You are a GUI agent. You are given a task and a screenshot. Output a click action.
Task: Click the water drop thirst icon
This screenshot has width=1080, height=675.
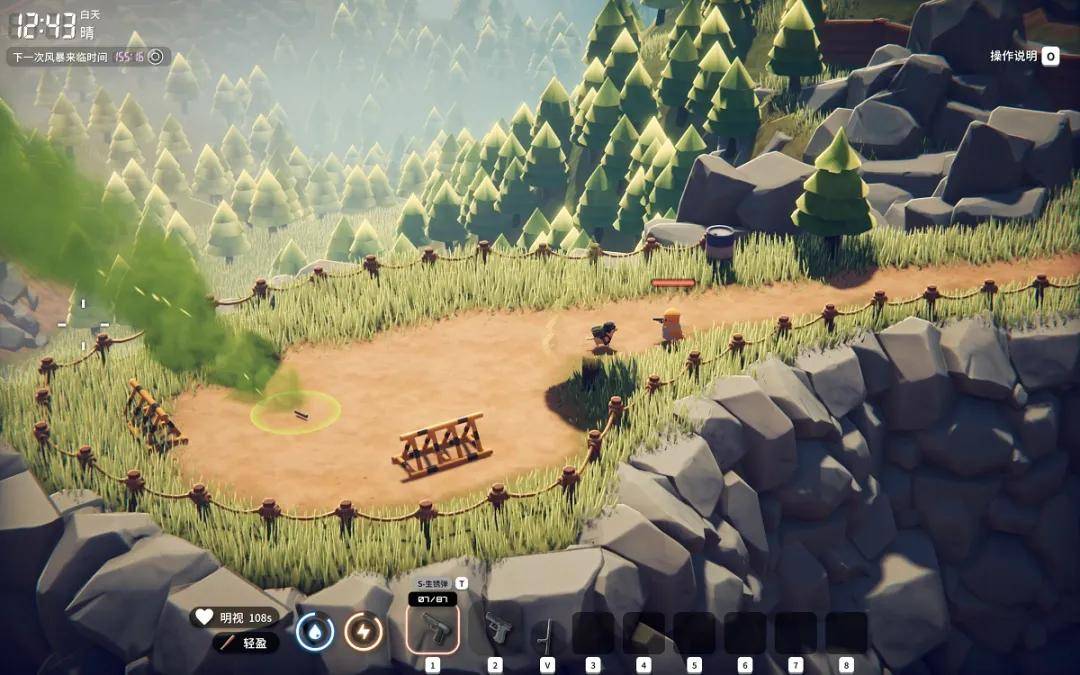click(x=315, y=631)
